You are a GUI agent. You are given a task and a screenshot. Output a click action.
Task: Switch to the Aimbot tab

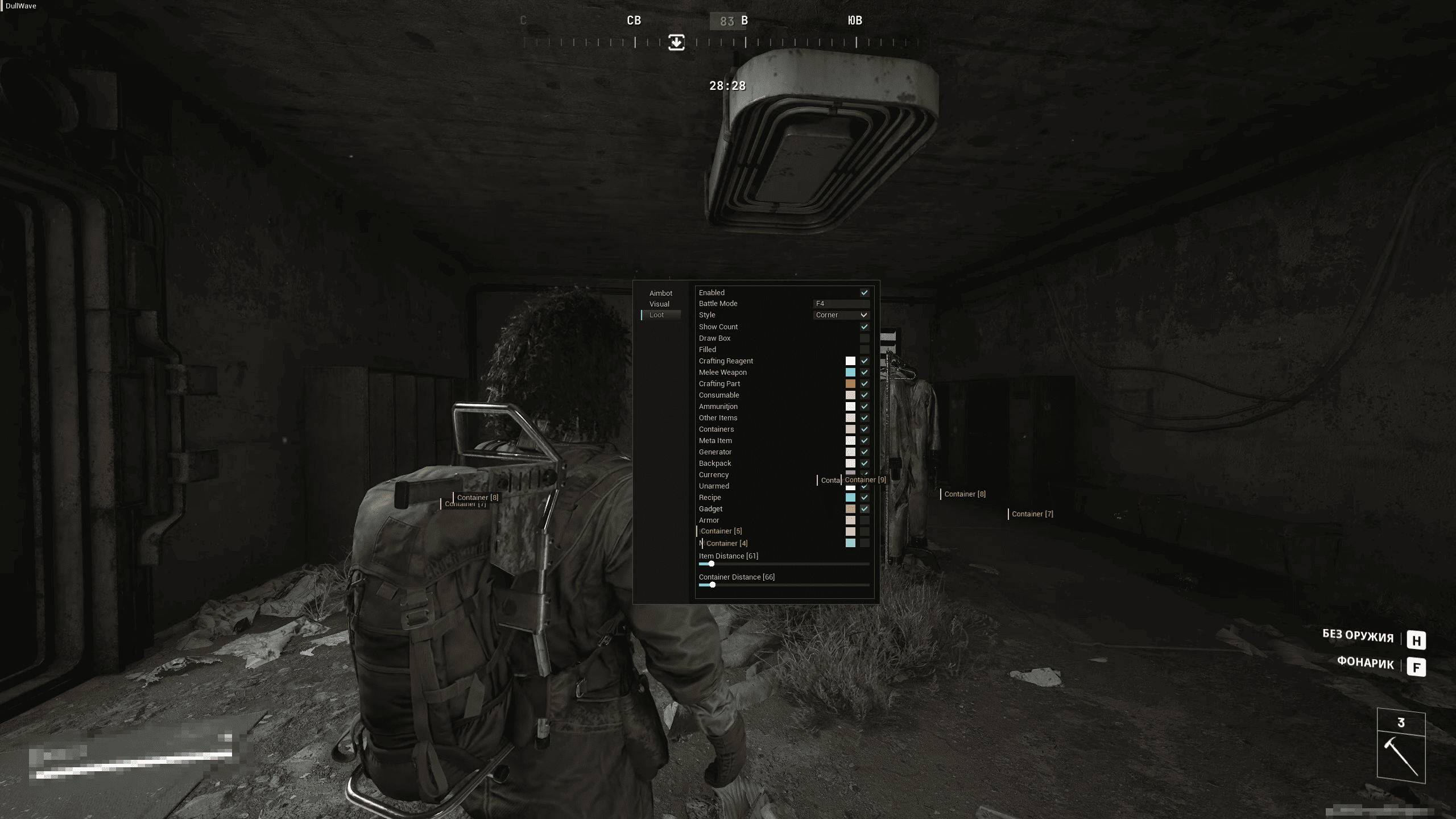(661, 292)
